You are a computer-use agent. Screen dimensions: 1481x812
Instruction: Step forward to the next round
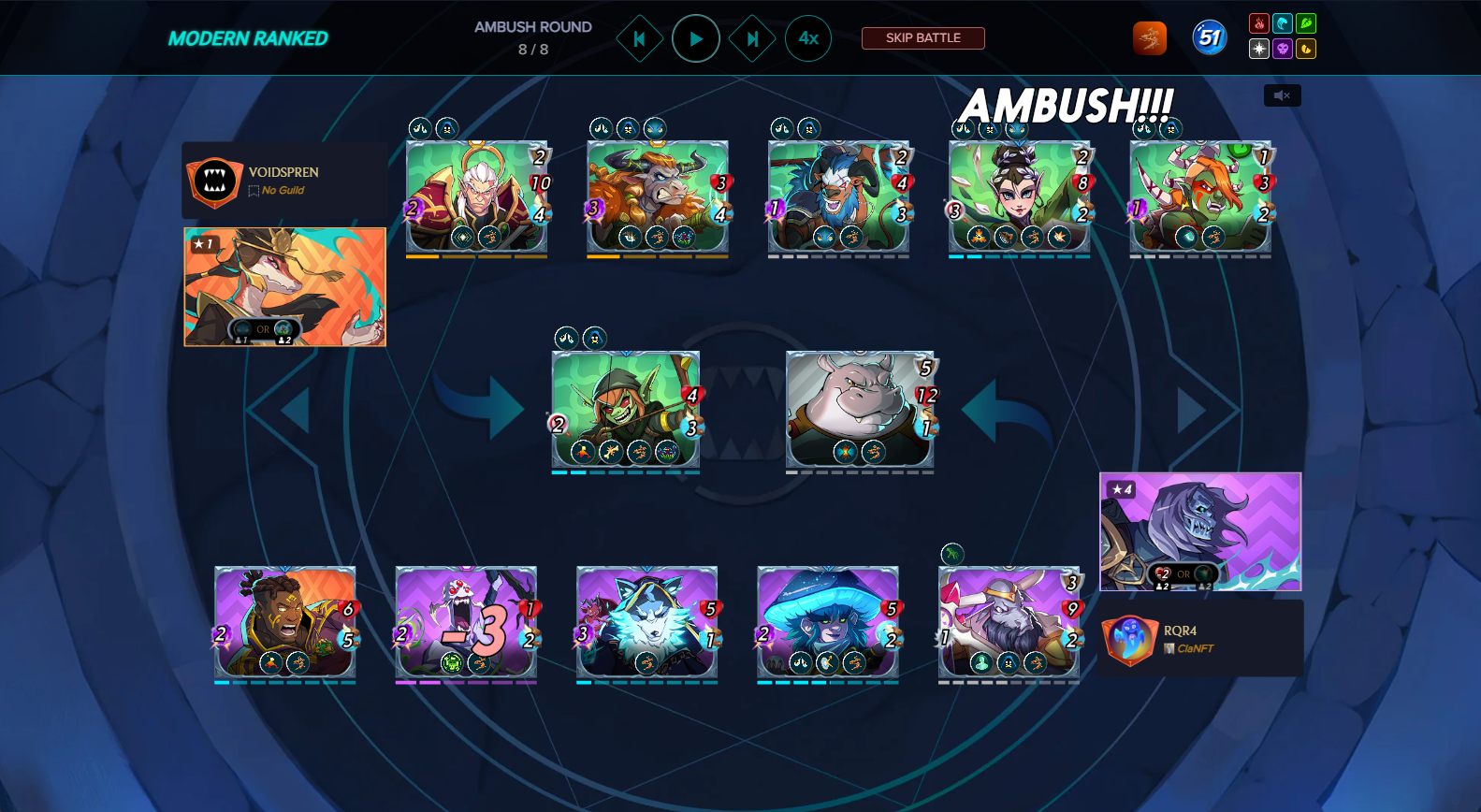coord(752,39)
